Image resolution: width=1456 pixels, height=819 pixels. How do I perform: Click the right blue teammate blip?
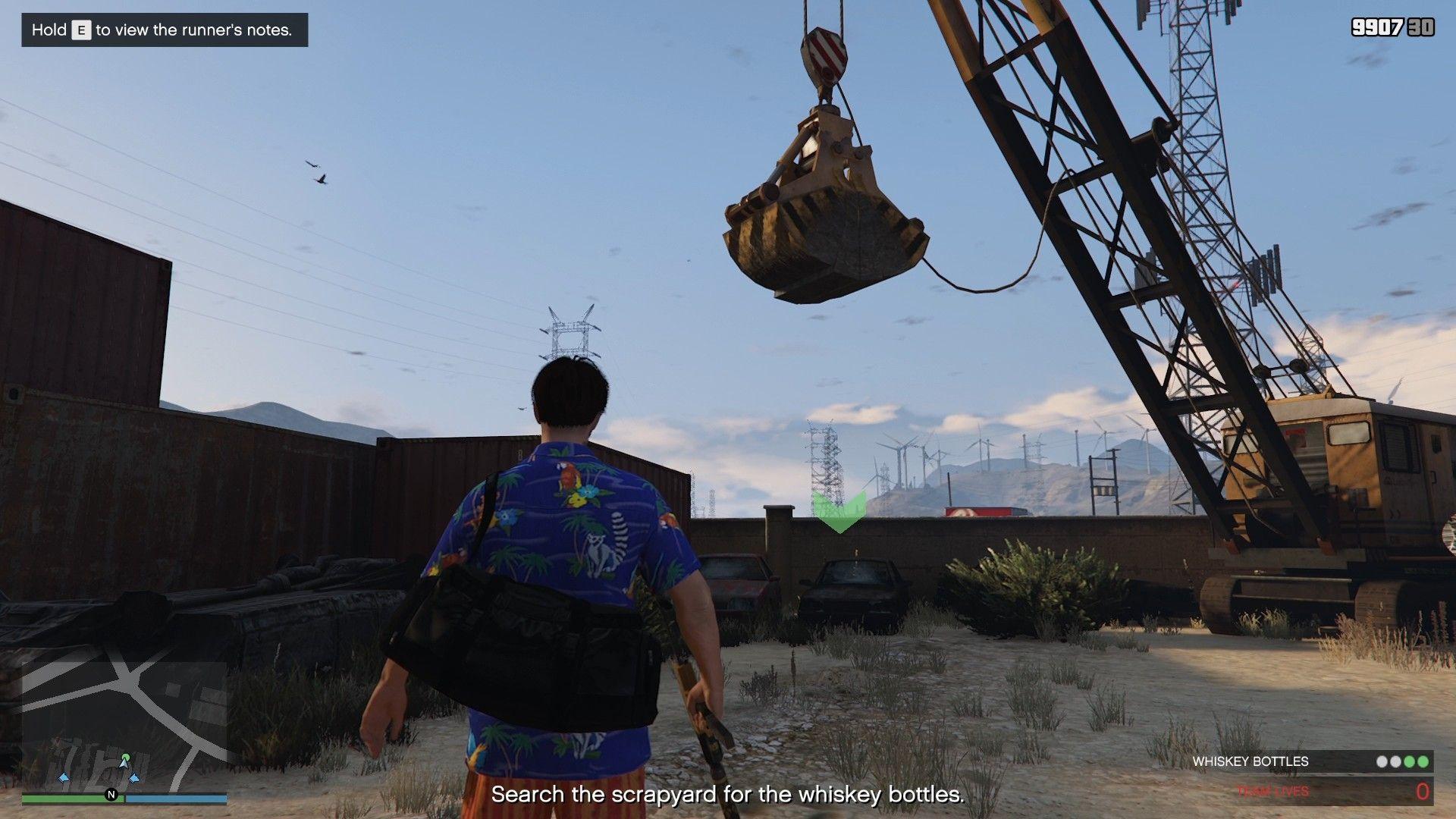pyautogui.click(x=134, y=777)
